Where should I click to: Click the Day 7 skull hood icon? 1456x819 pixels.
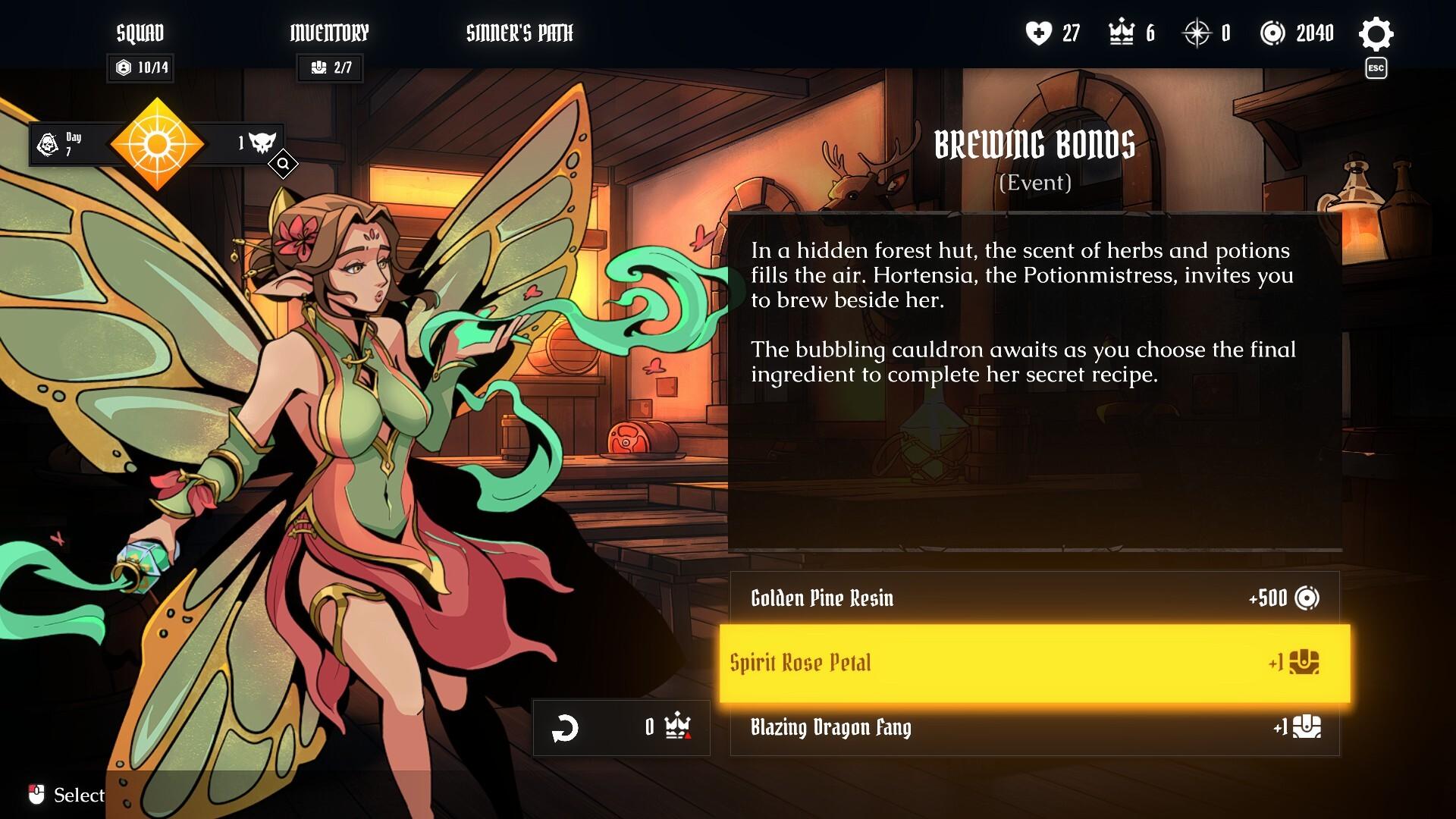pos(47,143)
